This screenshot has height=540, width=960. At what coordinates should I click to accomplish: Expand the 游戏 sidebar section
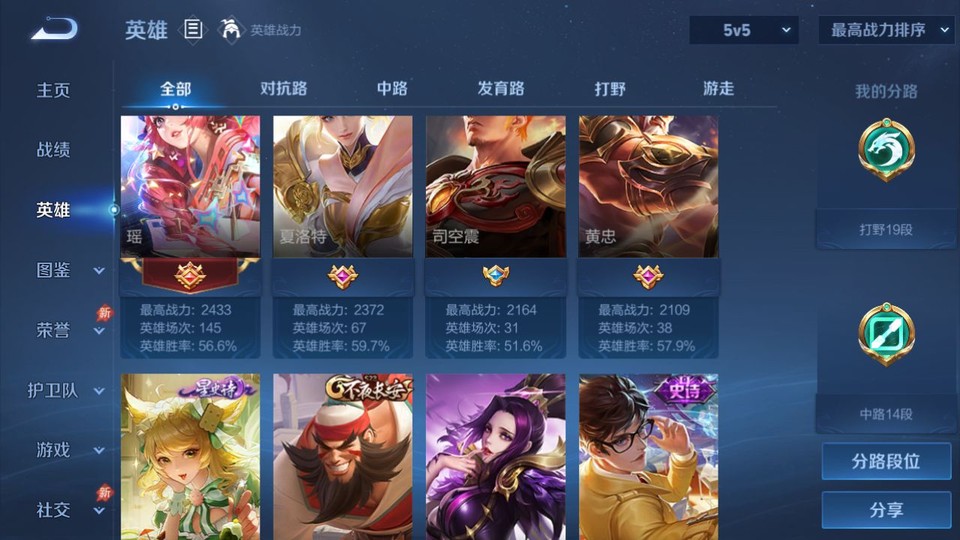(x=68, y=450)
